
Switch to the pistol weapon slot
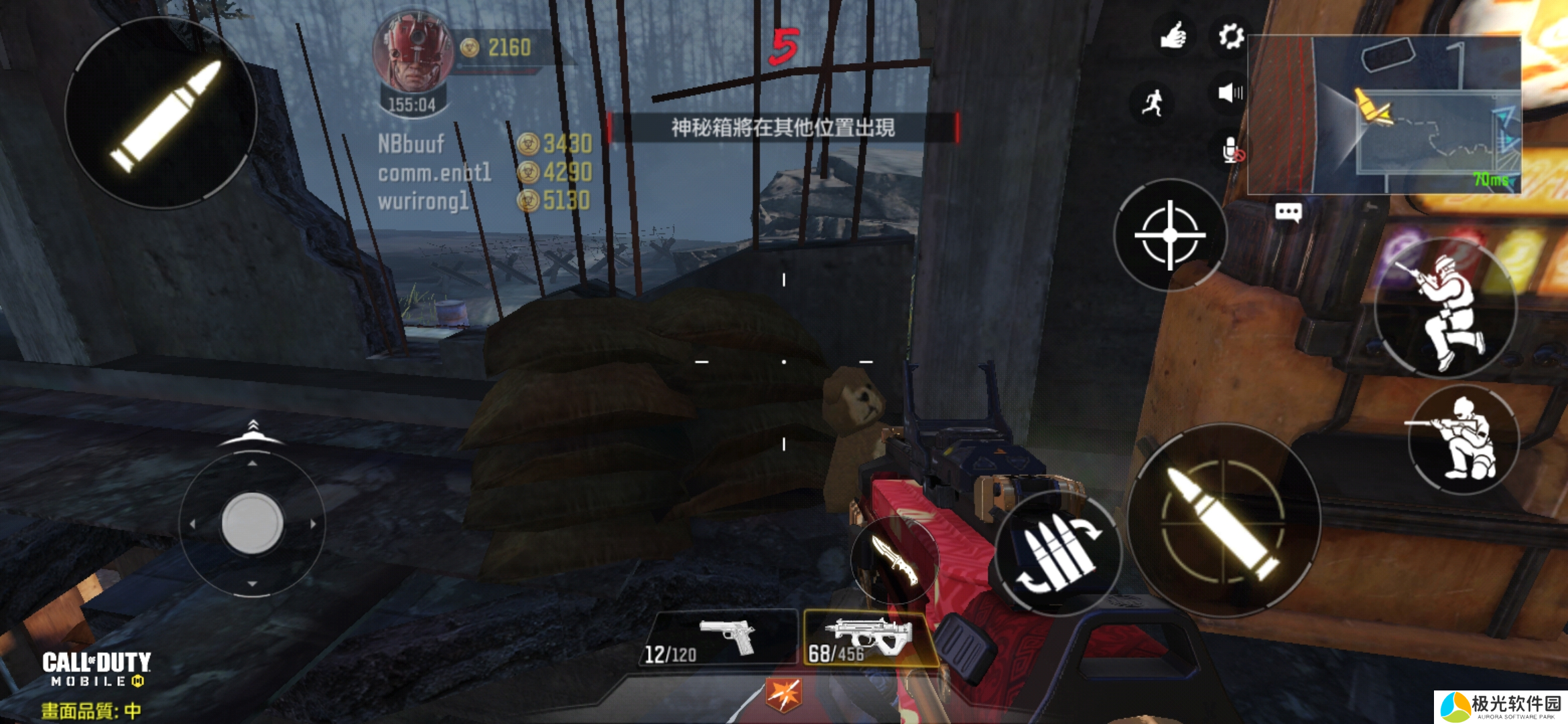coord(720,638)
